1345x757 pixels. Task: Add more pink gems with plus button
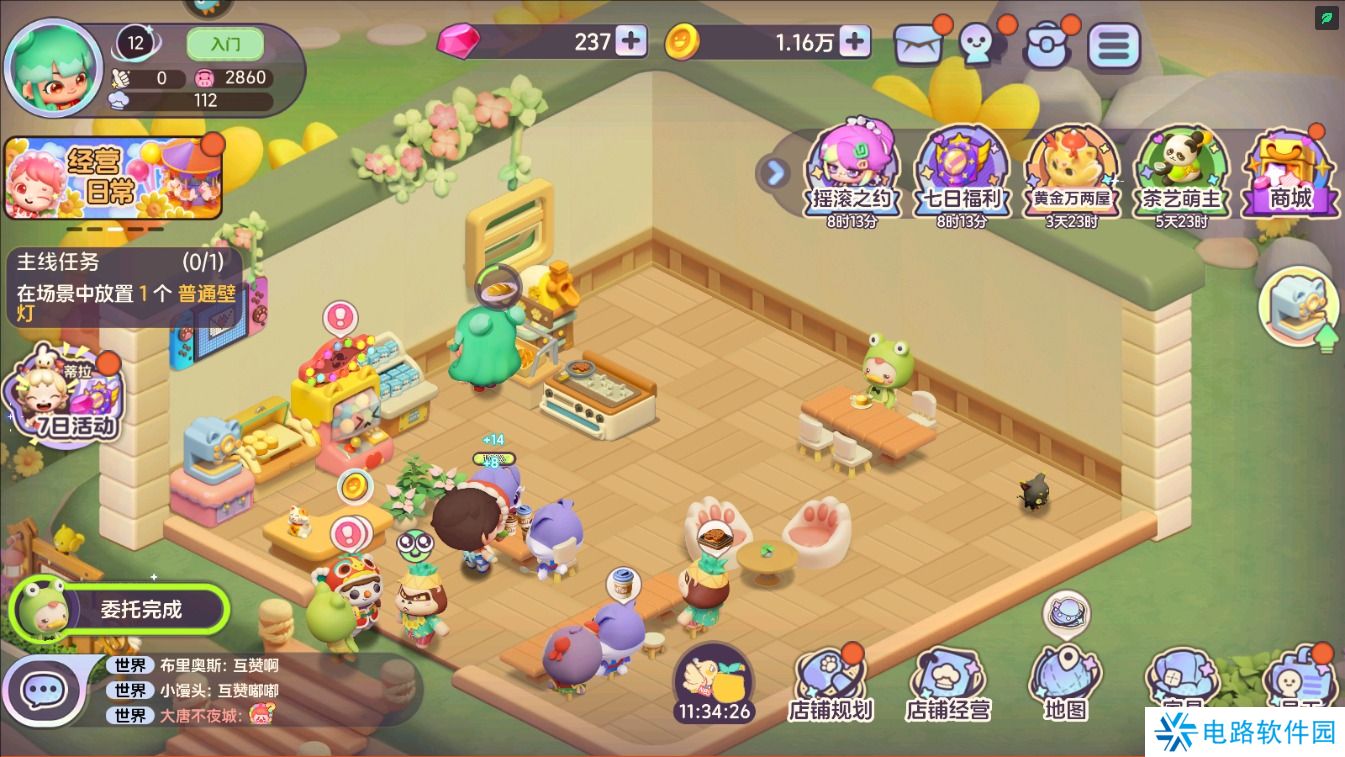pos(631,41)
